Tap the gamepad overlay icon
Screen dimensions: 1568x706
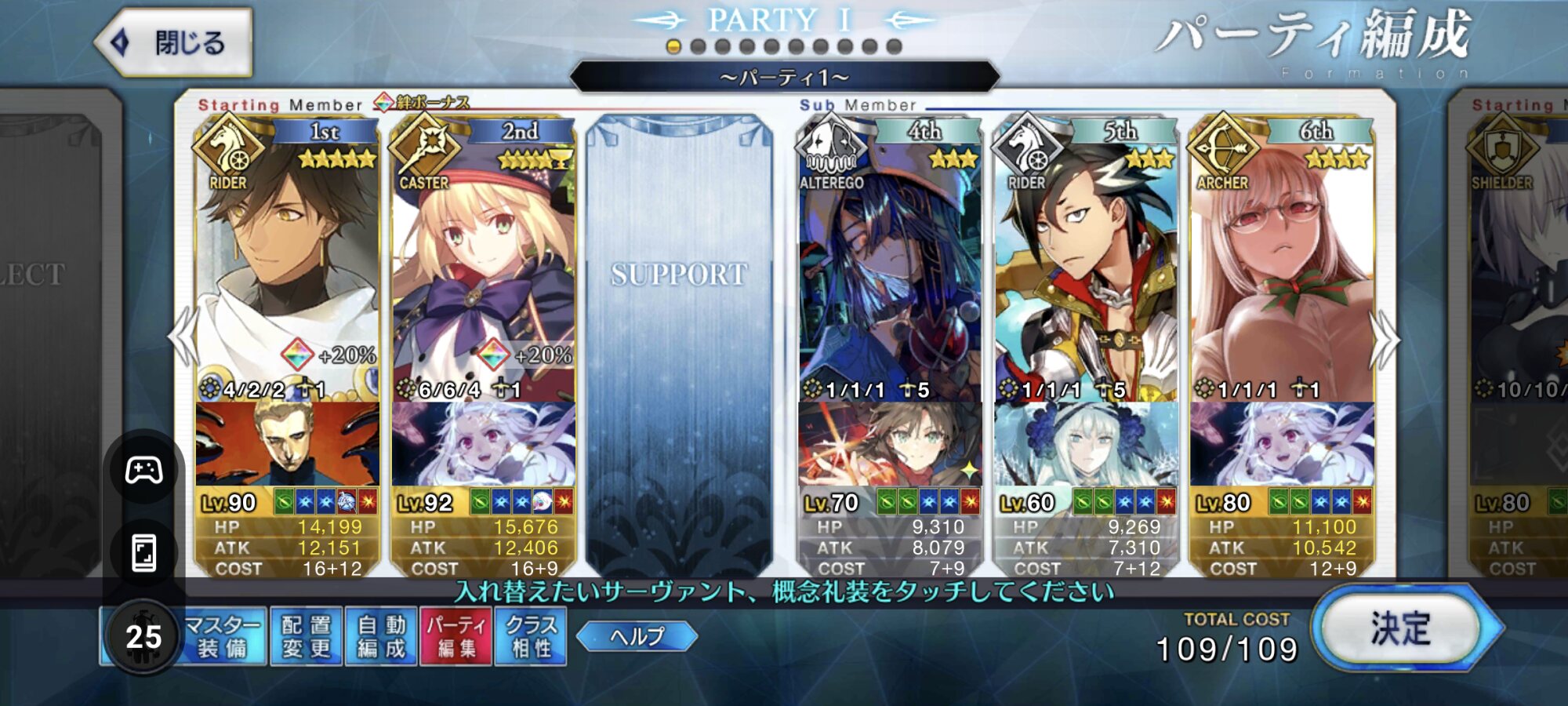point(144,470)
